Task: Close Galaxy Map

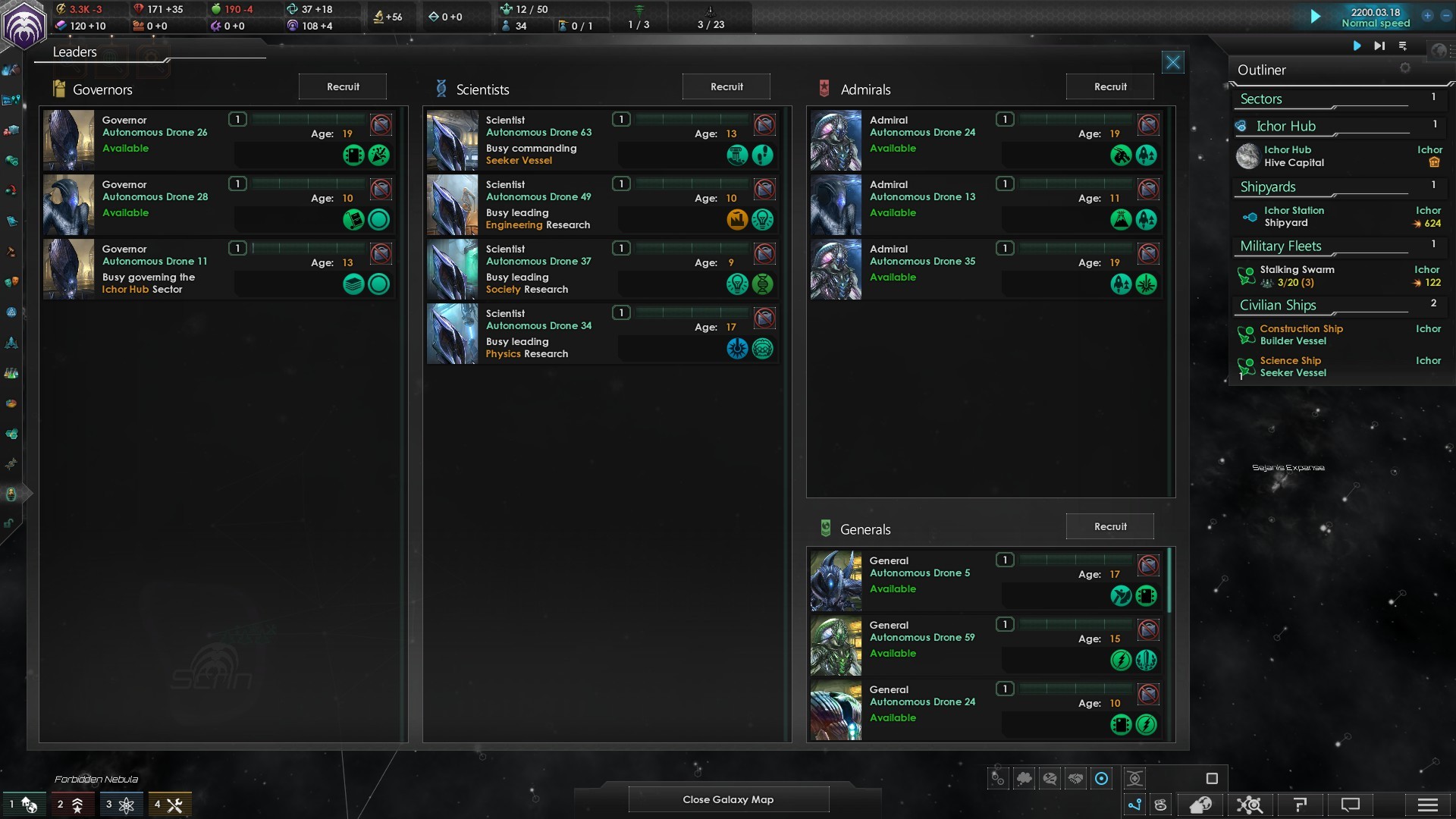Action: [728, 799]
